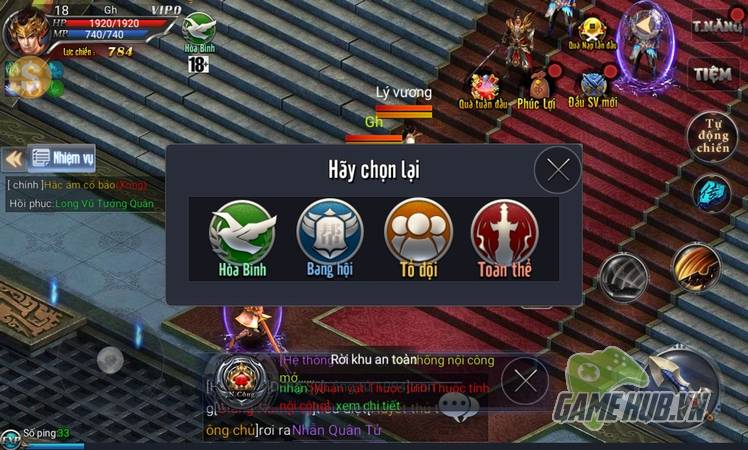
Task: Choose the Bang hội combat mode
Action: tap(329, 236)
